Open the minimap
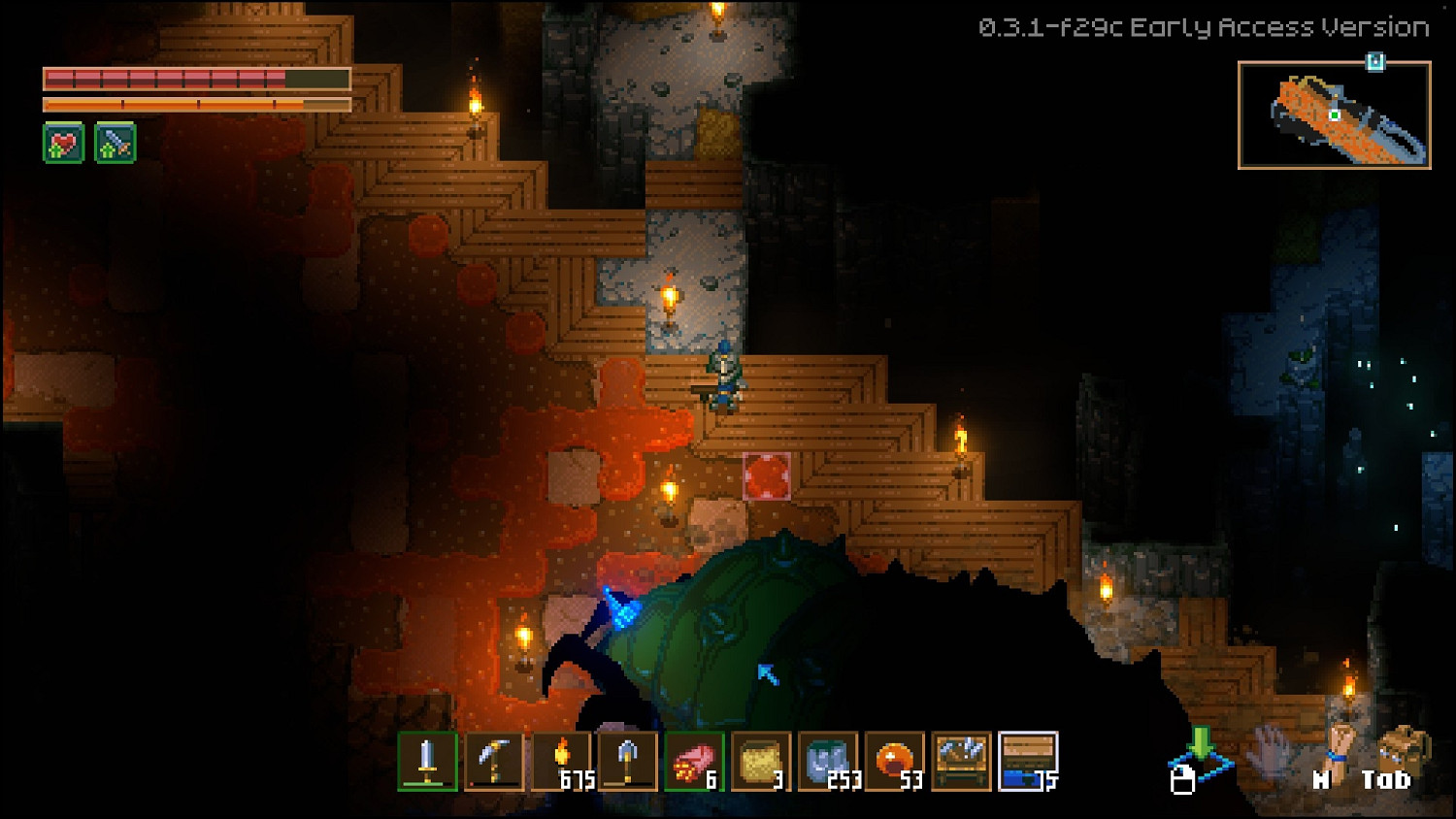 1334,115
